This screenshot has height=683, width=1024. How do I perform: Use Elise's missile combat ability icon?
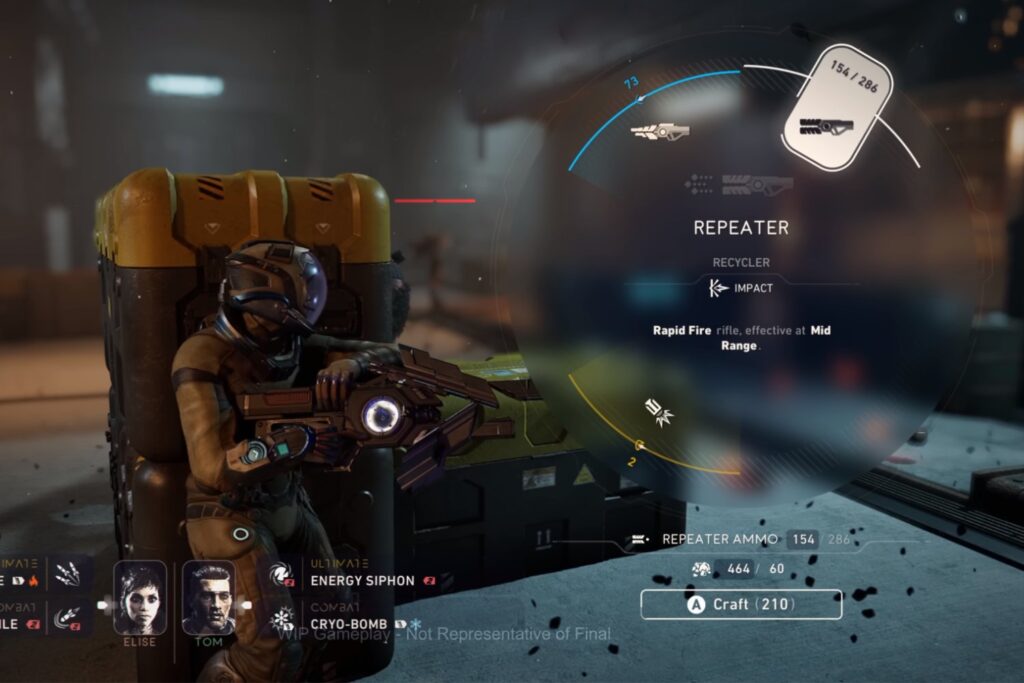pyautogui.click(x=72, y=618)
